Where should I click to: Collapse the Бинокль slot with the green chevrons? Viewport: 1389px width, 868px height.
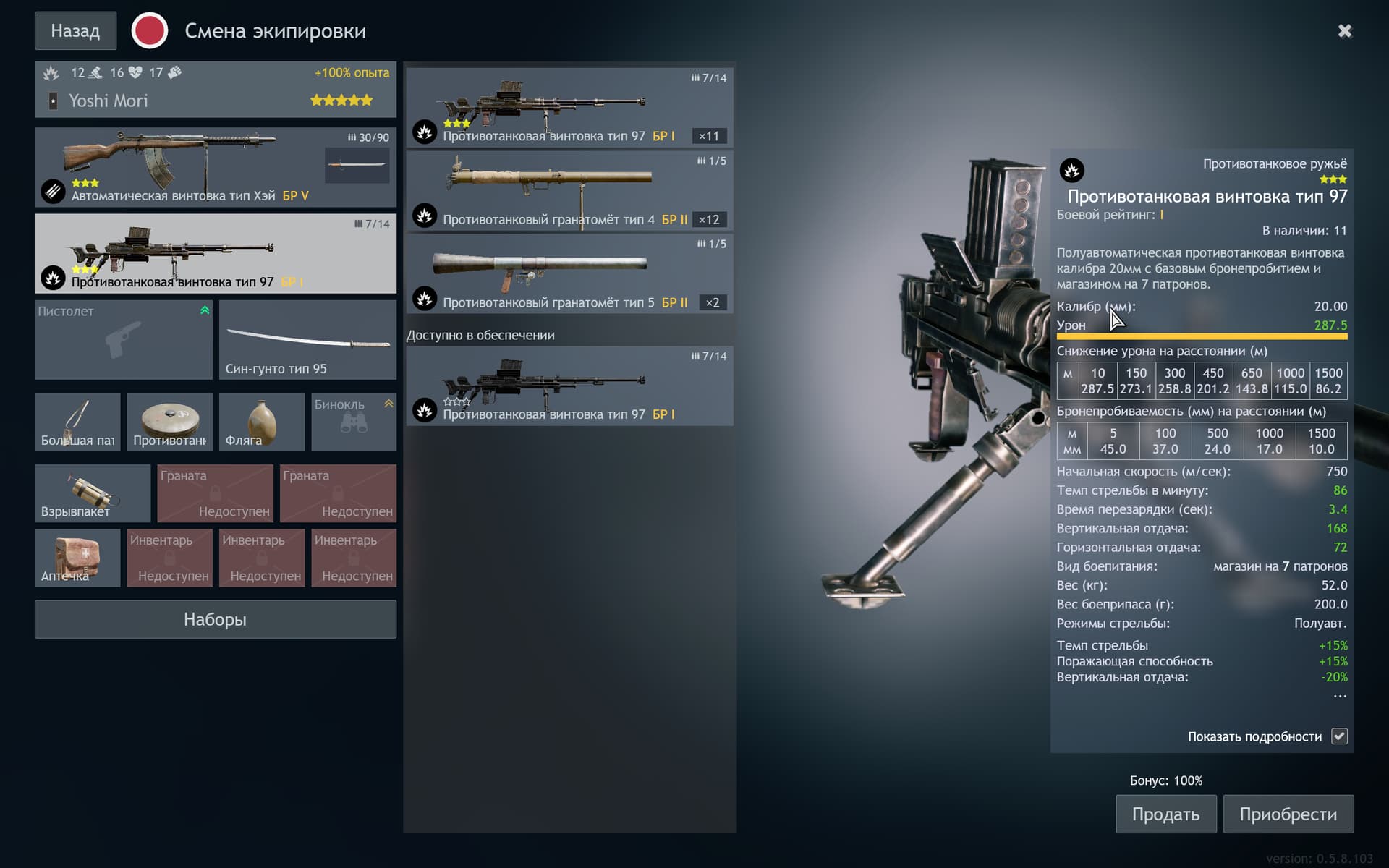click(389, 404)
